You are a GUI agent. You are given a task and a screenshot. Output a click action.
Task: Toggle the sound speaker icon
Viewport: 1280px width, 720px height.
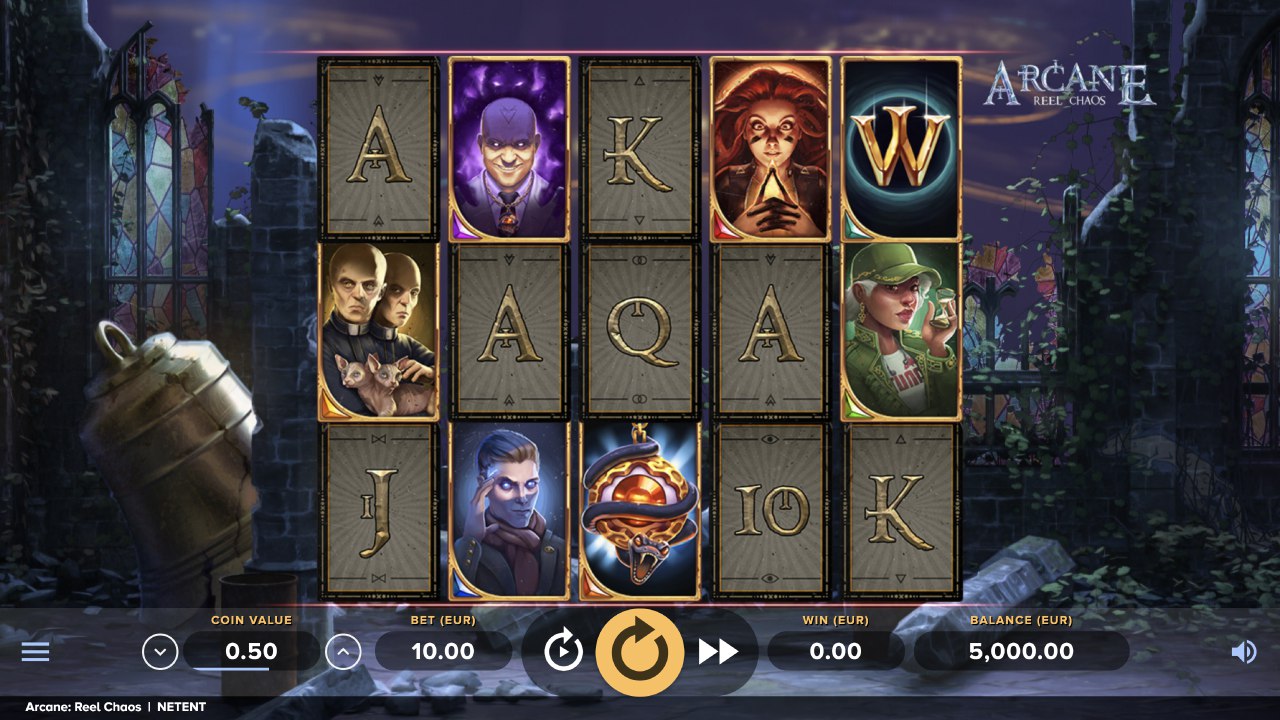pyautogui.click(x=1243, y=652)
